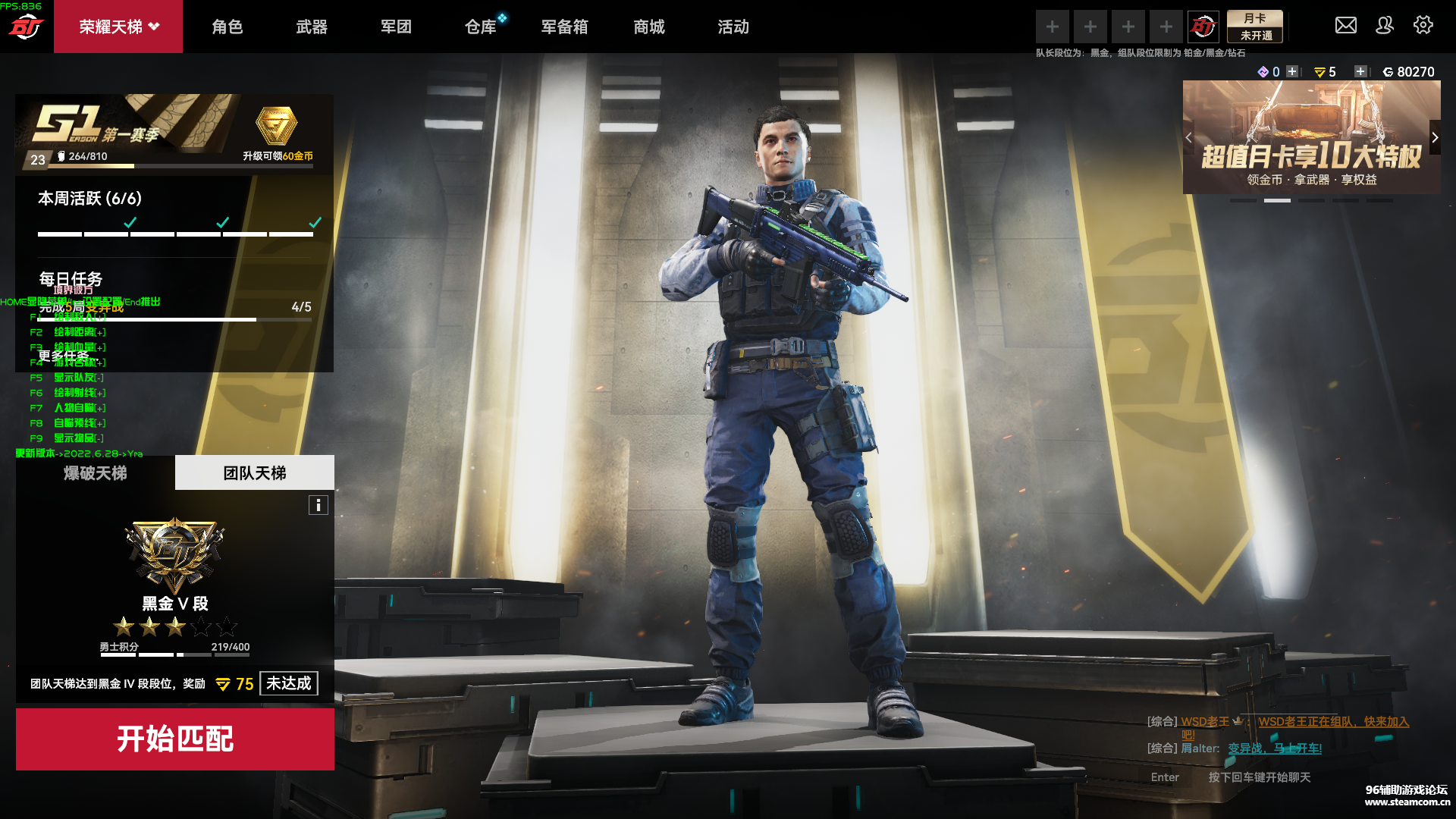Image resolution: width=1456 pixels, height=819 pixels.
Task: Select the 团队天梯 tab
Action: [254, 472]
